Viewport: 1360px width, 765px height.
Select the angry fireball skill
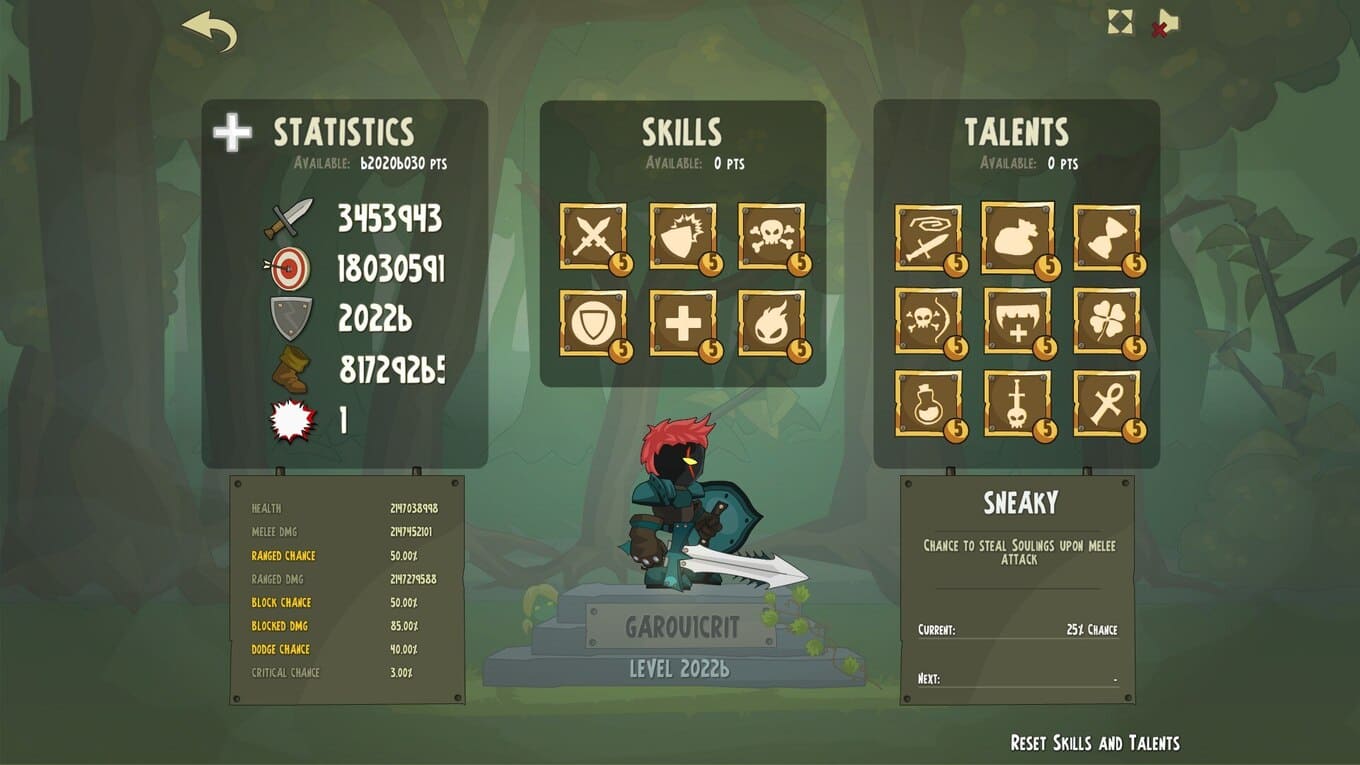pos(771,323)
